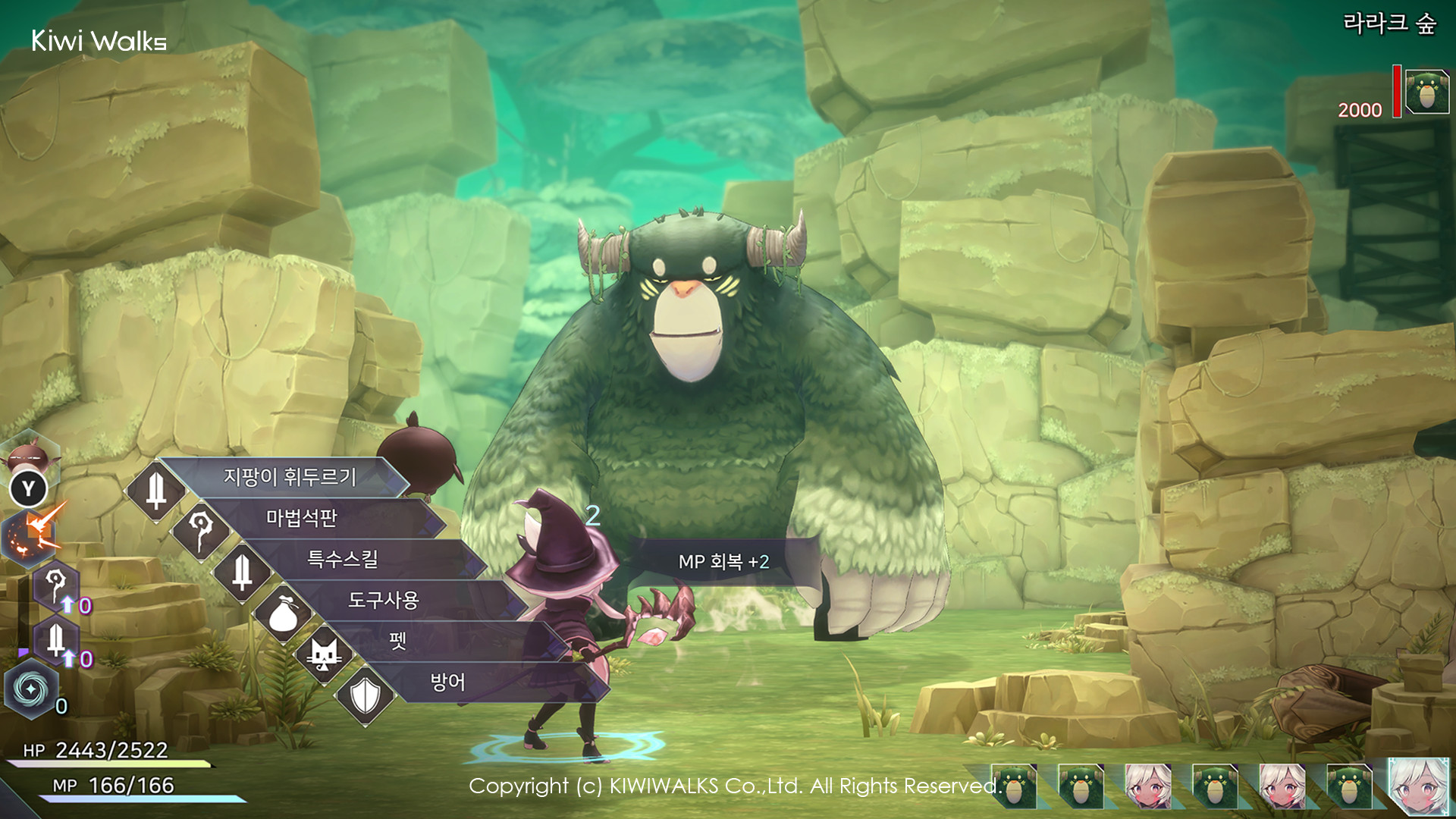Image resolution: width=1456 pixels, height=819 pixels.
Task: Select the 방어 defend command
Action: click(450, 682)
